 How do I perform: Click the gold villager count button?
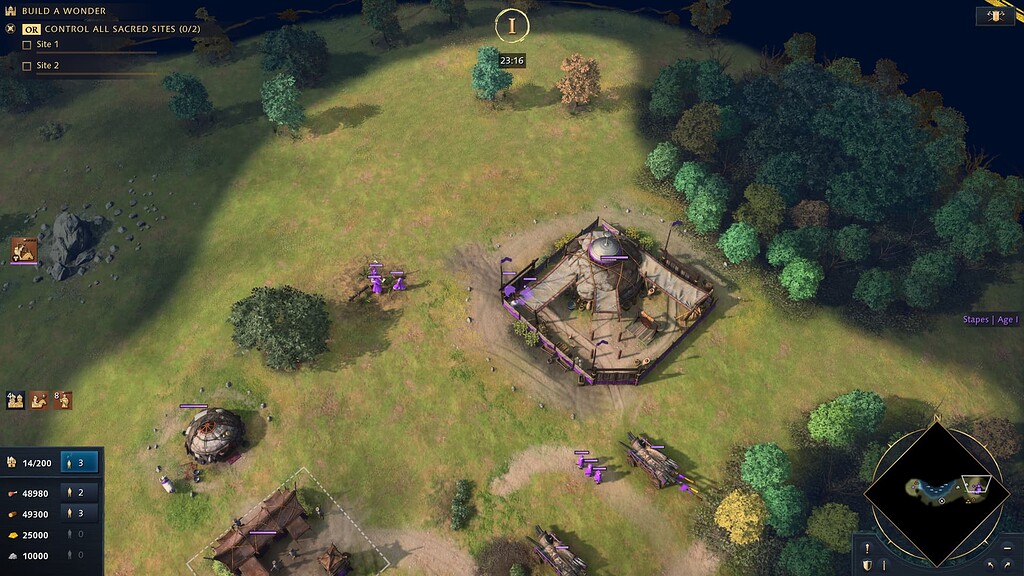[80, 534]
